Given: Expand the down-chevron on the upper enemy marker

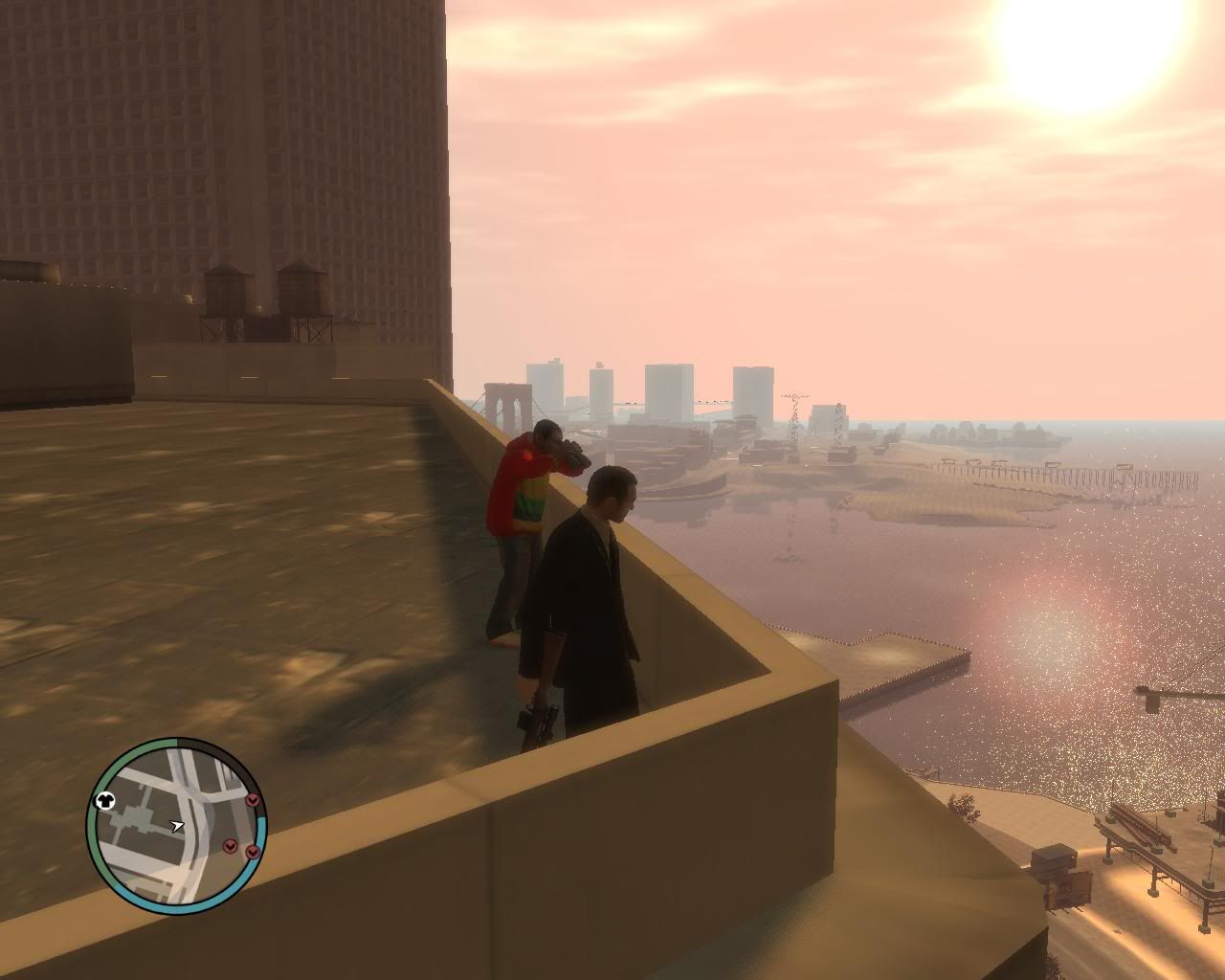Looking at the screenshot, I should [252, 799].
